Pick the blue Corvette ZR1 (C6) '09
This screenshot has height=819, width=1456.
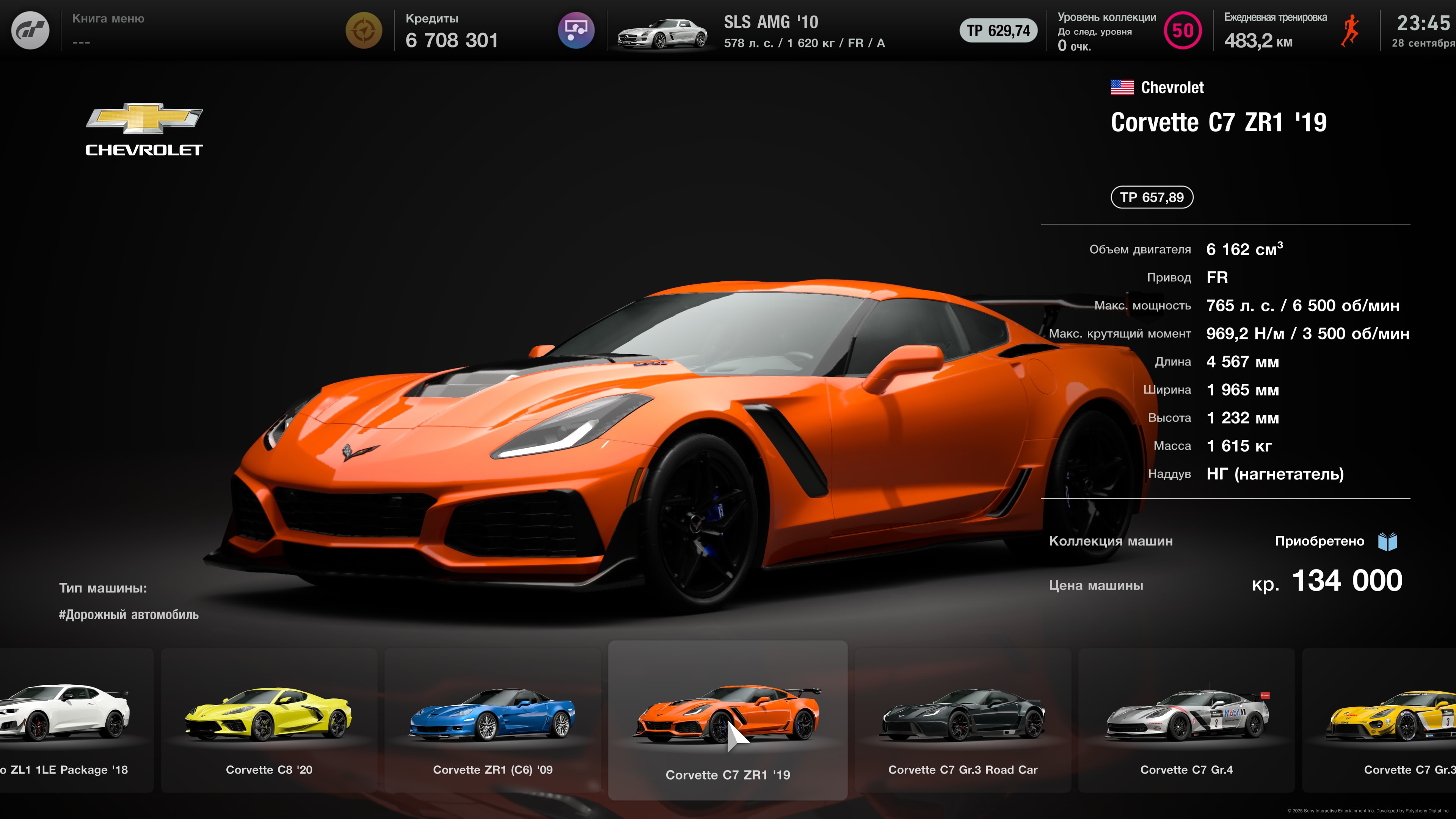(x=492, y=721)
